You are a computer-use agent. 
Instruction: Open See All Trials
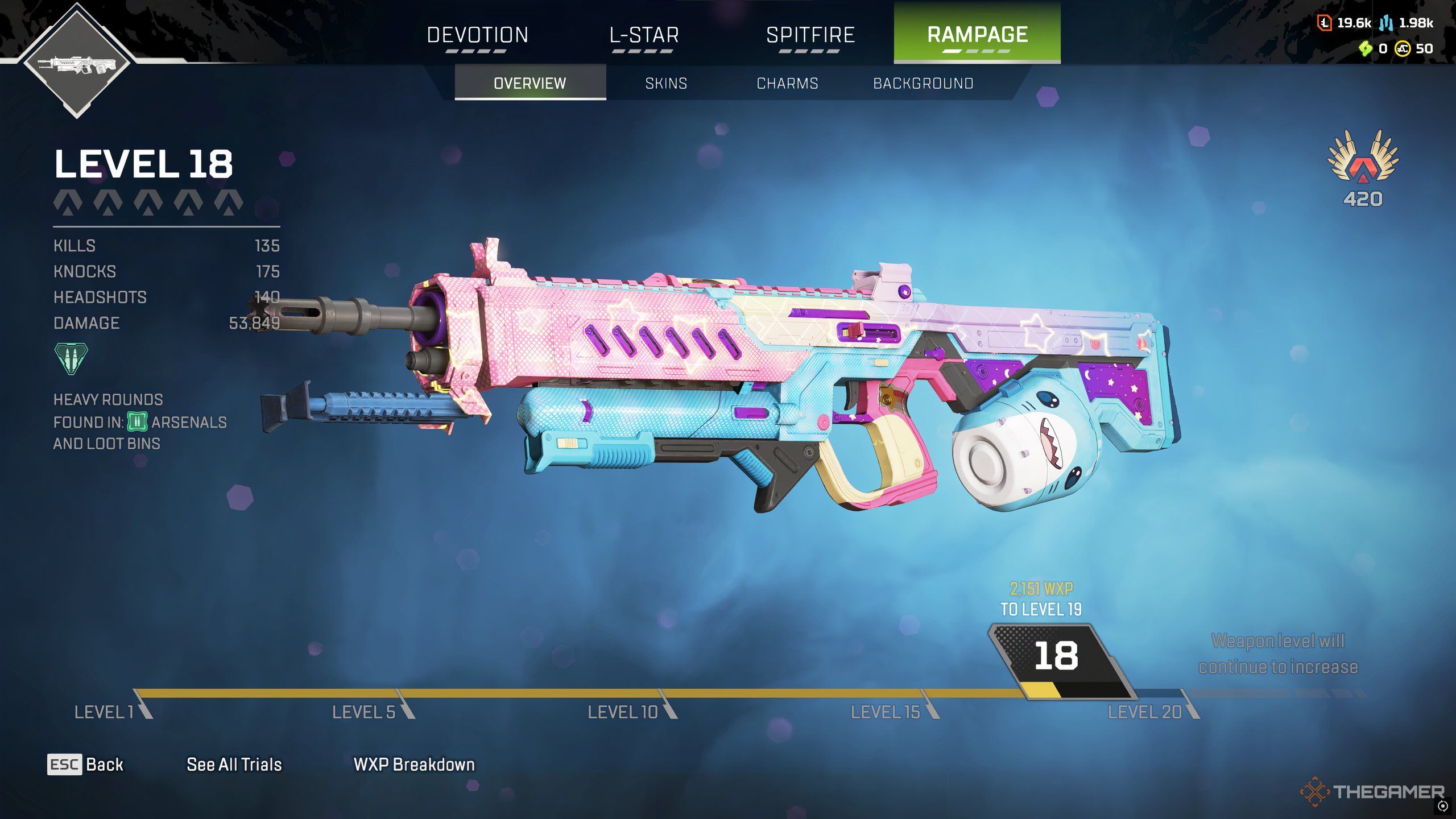234,764
